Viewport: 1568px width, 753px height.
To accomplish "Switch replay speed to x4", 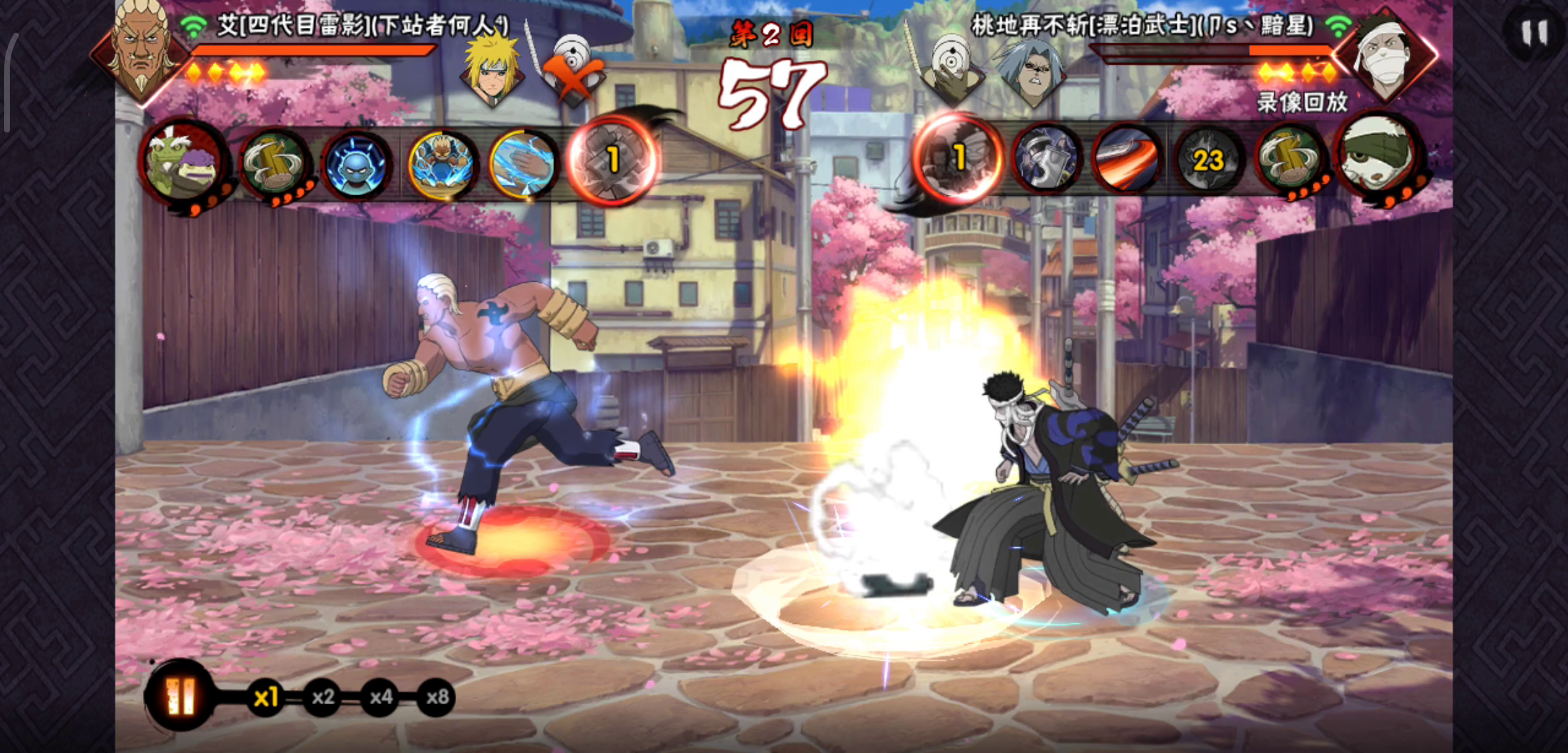I will click(x=380, y=697).
